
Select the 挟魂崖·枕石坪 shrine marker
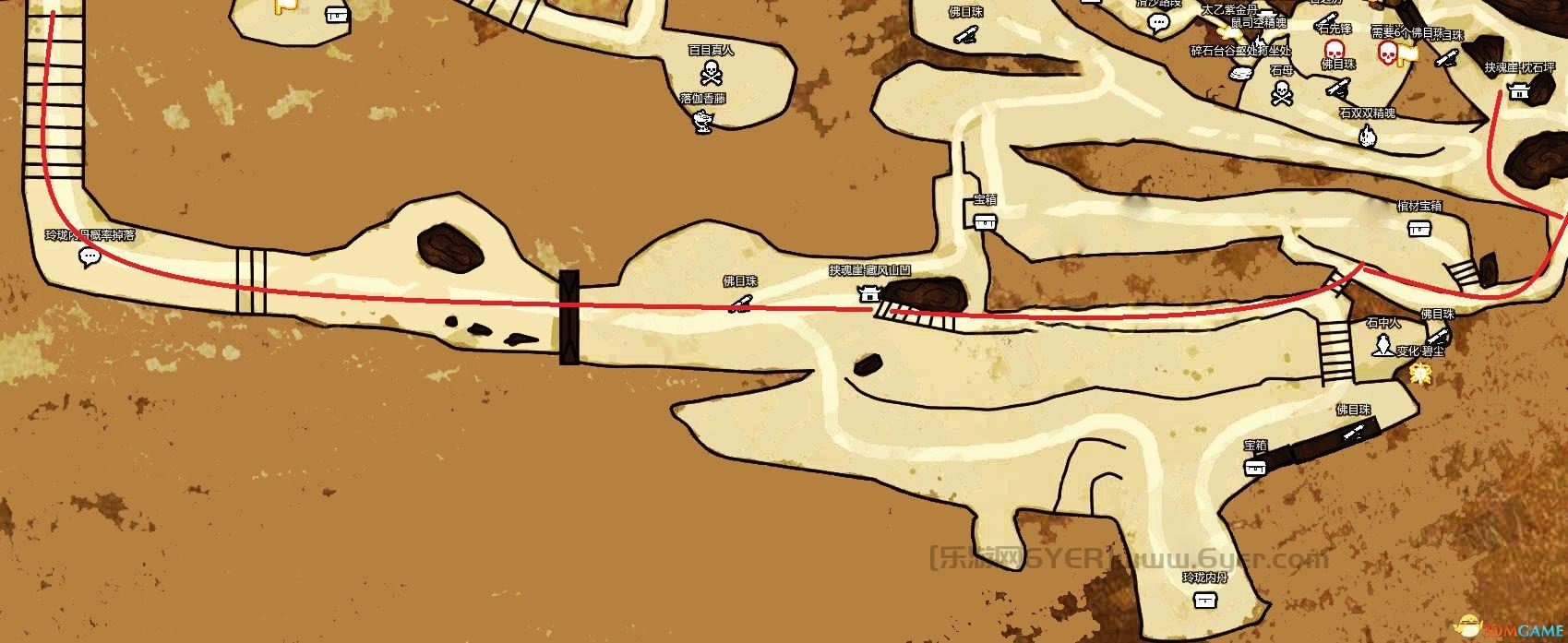pos(1518,89)
